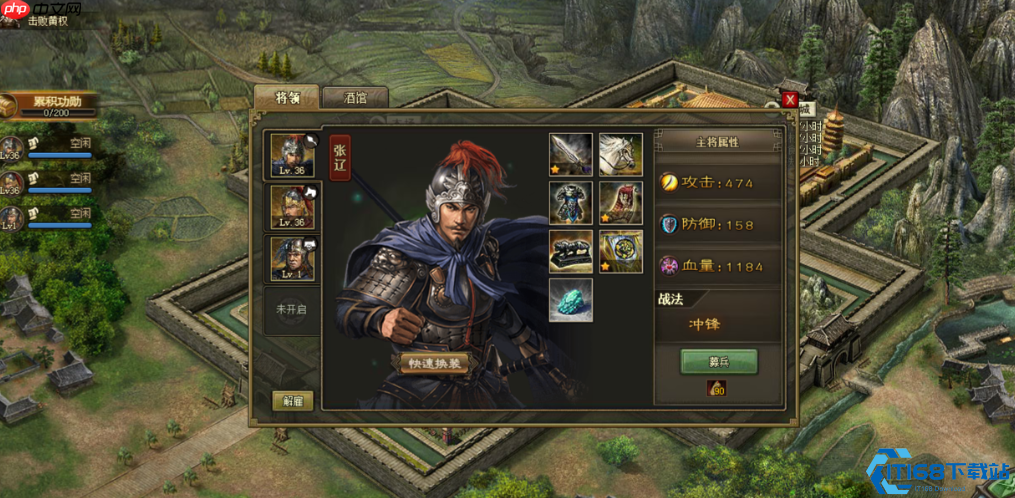Choose the blue armor equipment slot

tap(570, 202)
